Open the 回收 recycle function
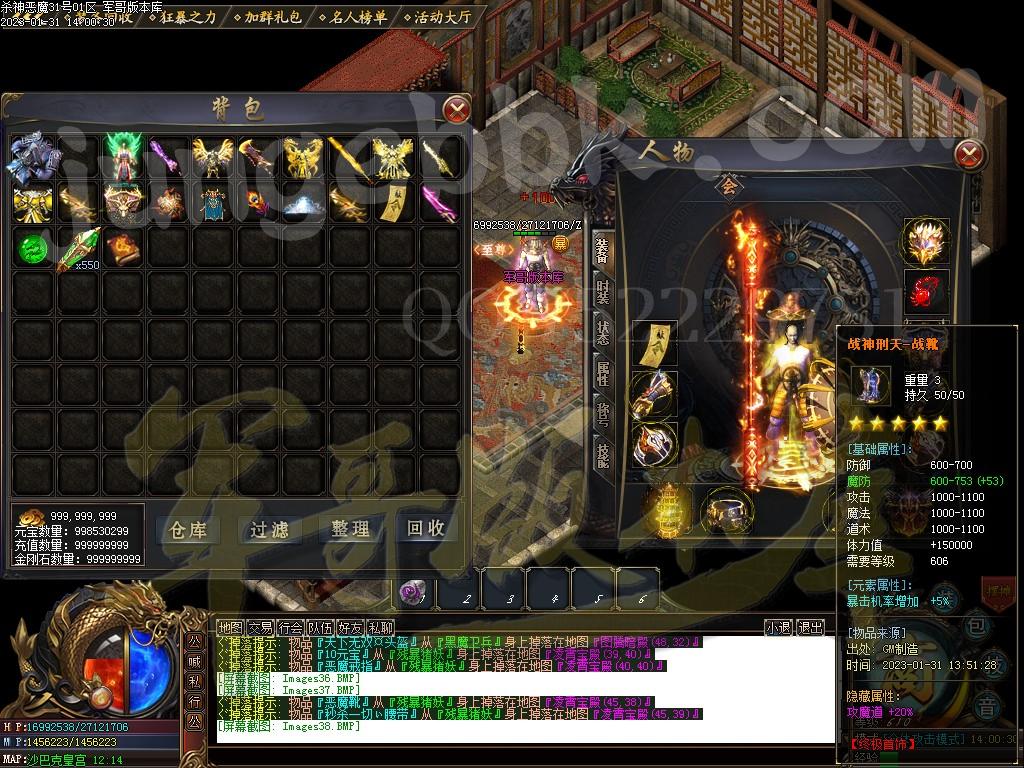1024x768 pixels. coord(425,529)
